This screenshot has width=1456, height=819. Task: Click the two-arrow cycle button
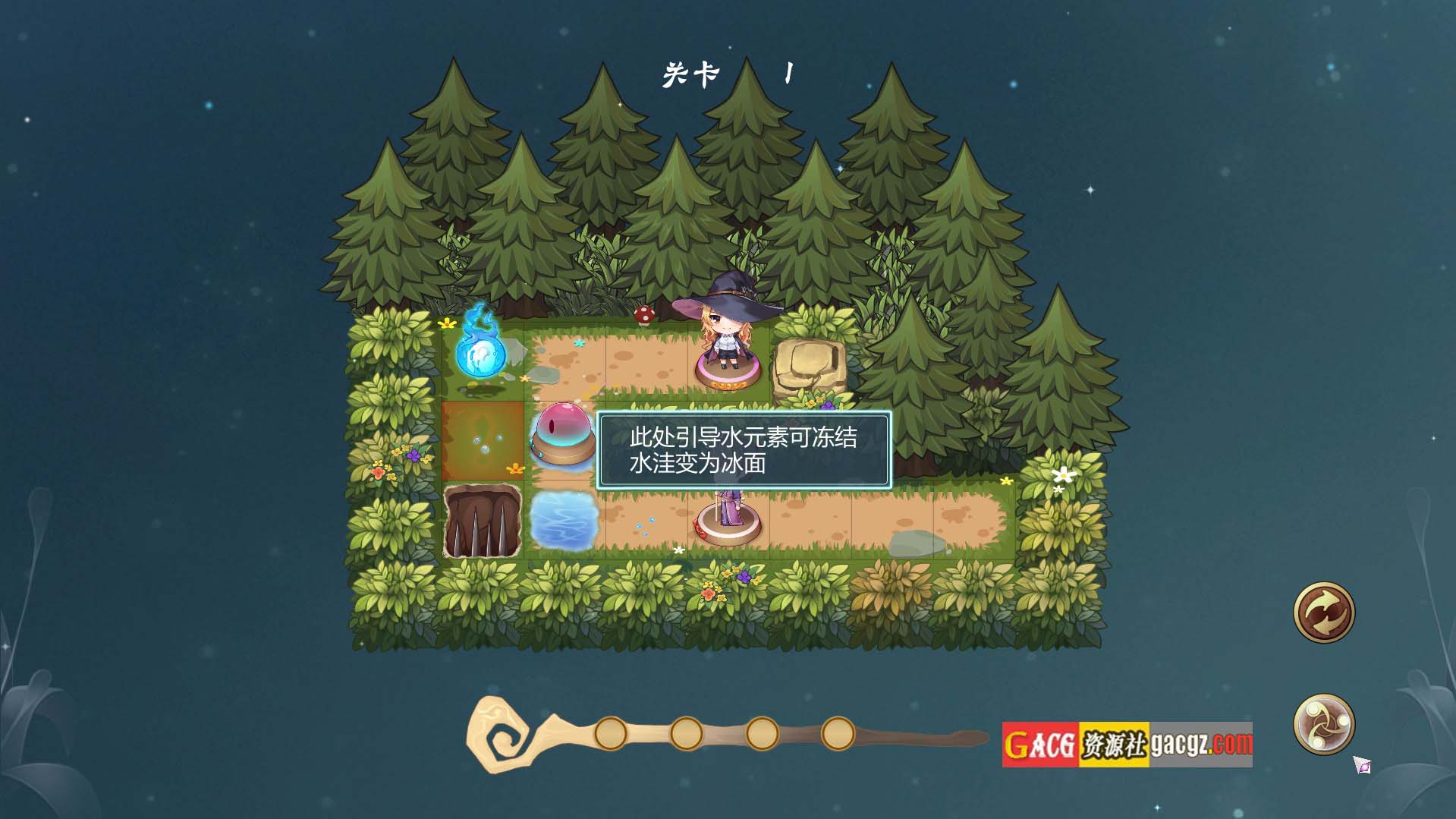tap(1323, 612)
